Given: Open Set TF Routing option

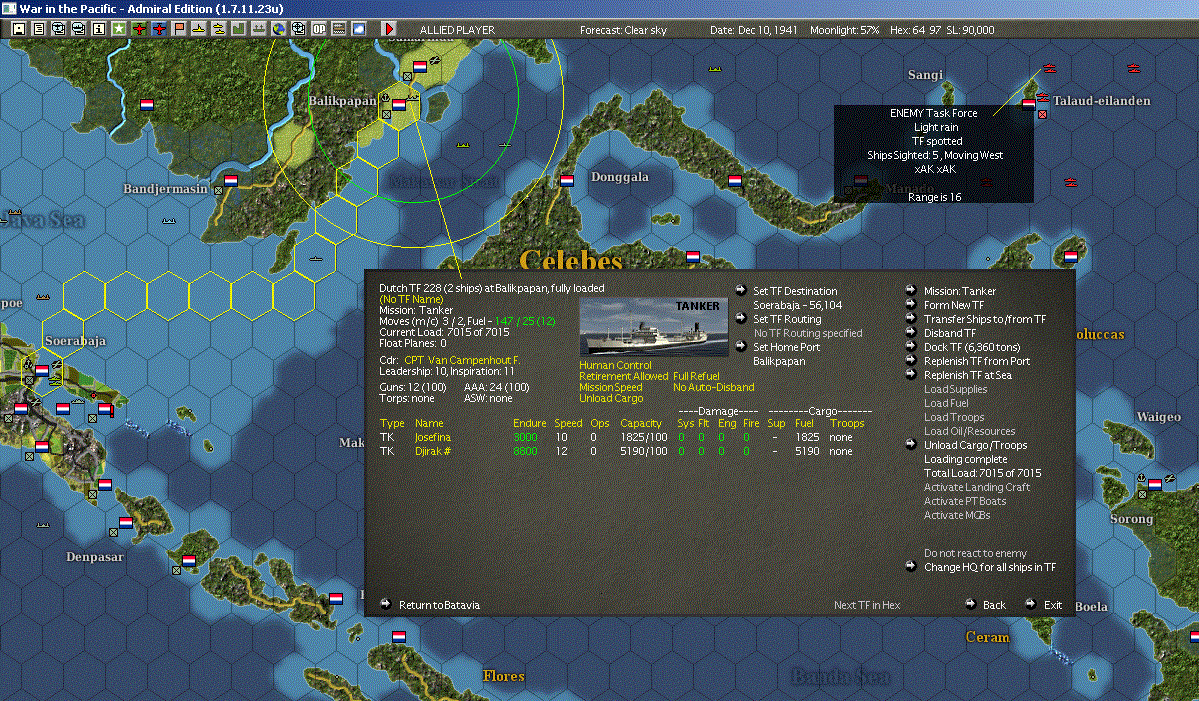Looking at the screenshot, I should click(x=786, y=319).
